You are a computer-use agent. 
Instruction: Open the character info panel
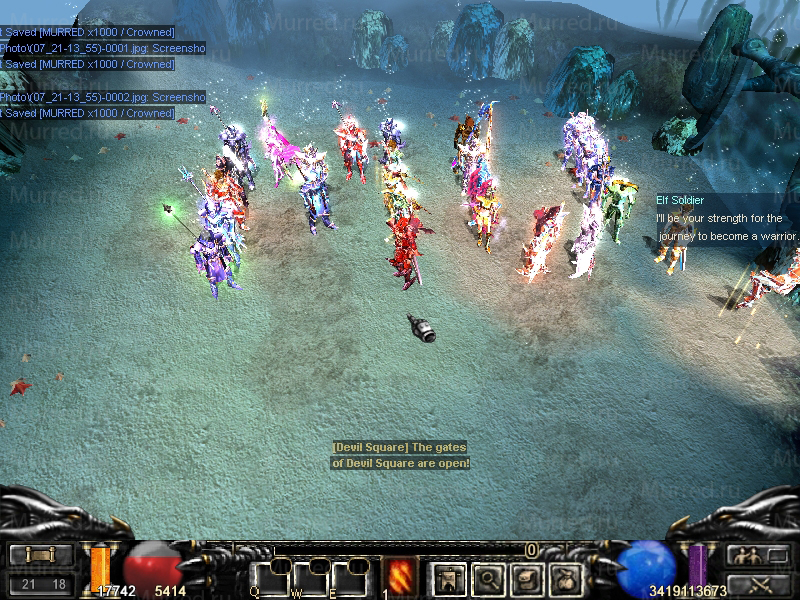coord(447,577)
